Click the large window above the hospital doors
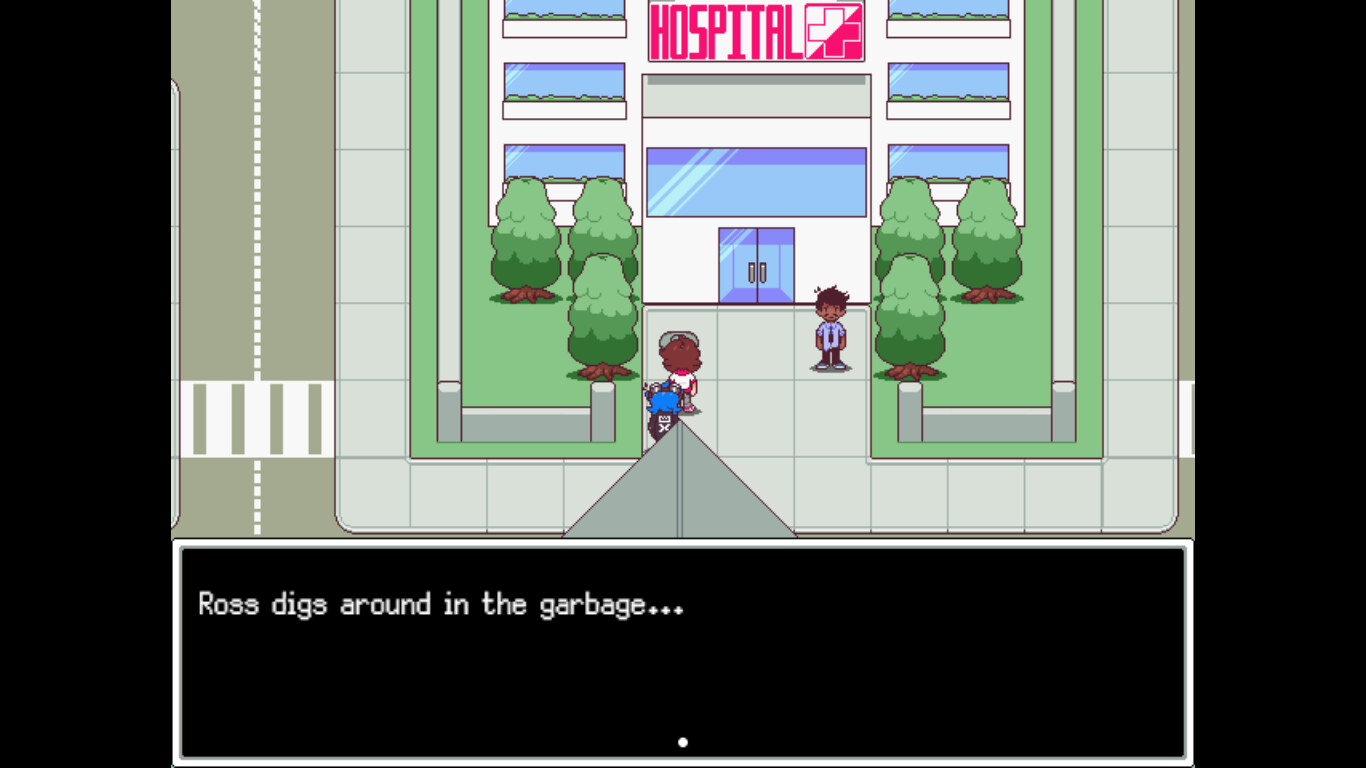 click(757, 183)
